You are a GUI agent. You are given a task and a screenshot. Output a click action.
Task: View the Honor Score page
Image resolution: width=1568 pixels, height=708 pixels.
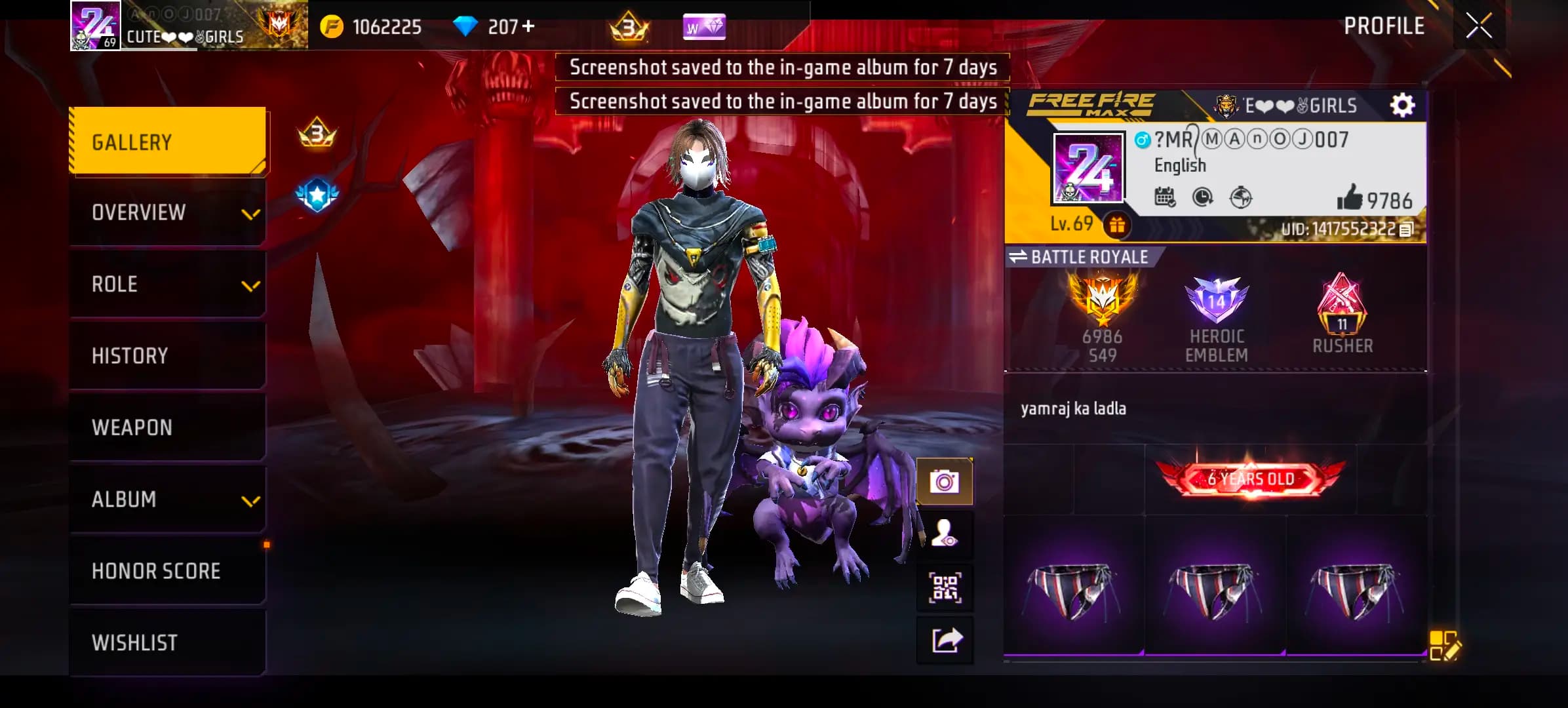click(x=168, y=571)
